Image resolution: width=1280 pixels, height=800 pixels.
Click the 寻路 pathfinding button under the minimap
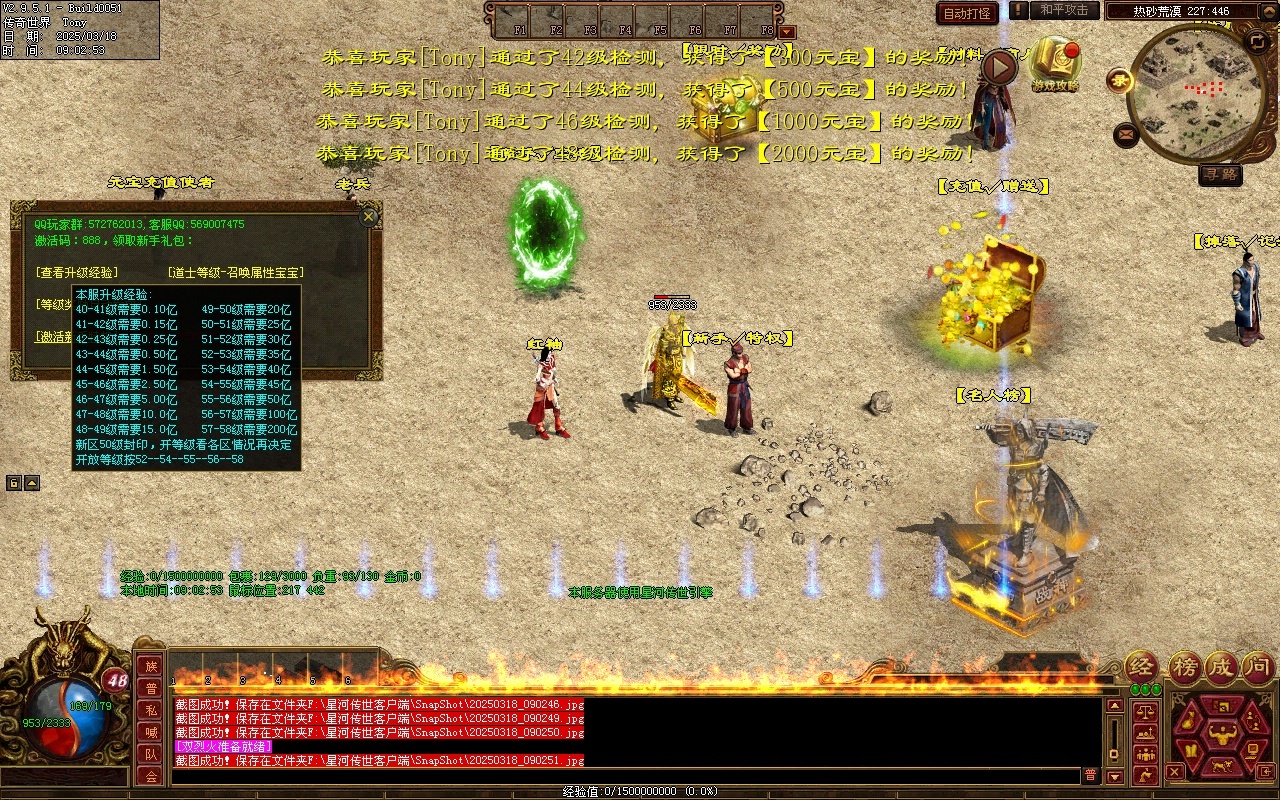coord(1220,174)
